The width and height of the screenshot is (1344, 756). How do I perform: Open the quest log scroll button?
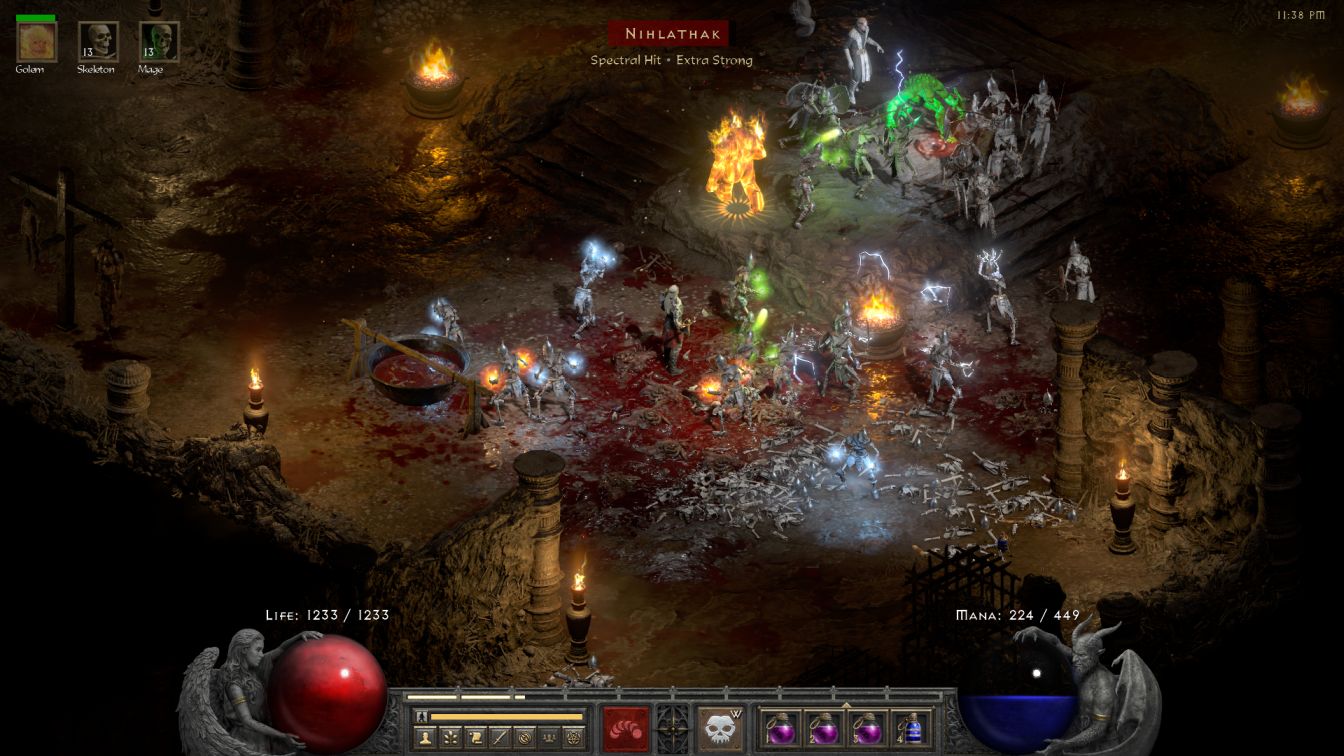[475, 737]
